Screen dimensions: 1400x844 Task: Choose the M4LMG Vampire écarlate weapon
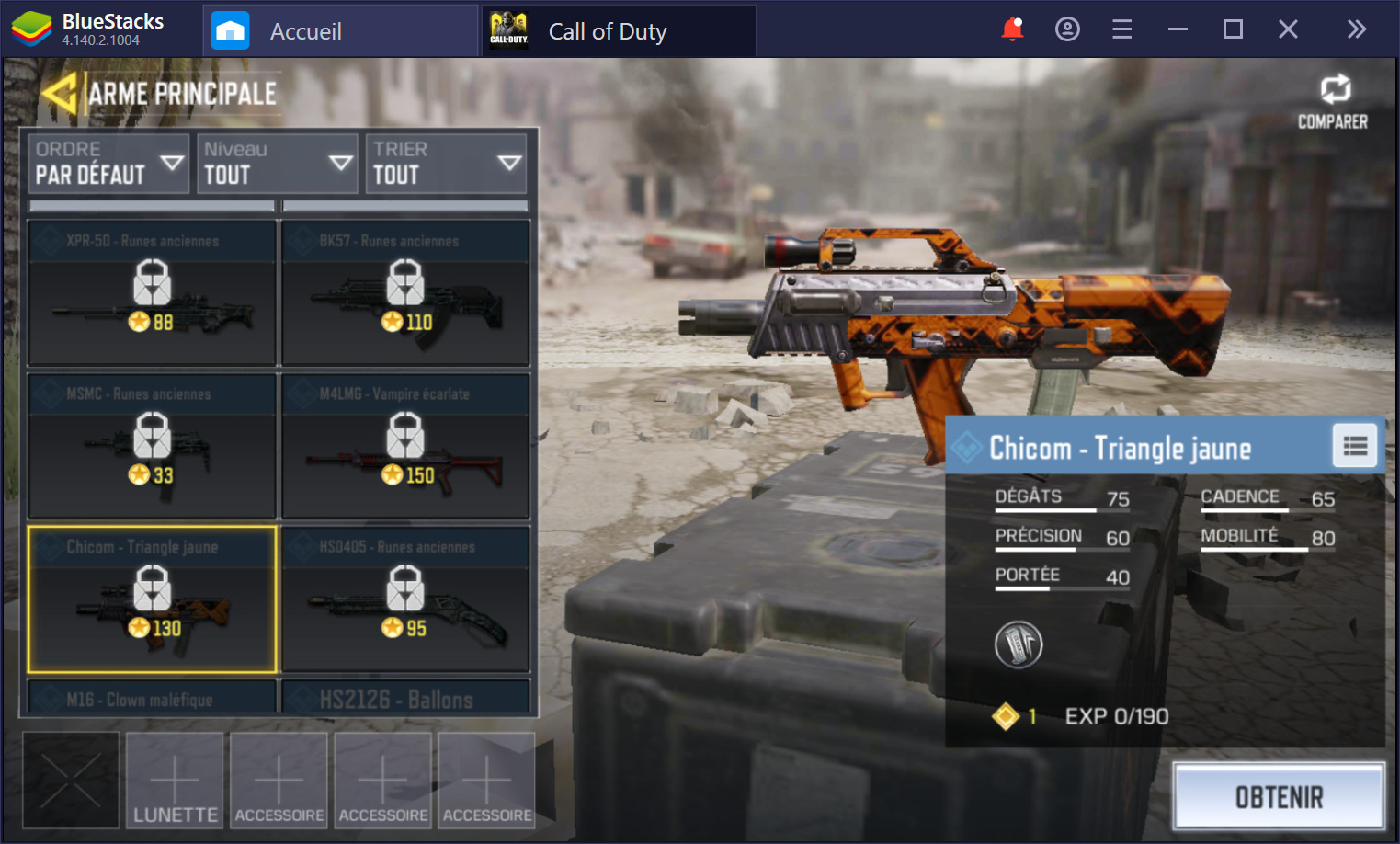[x=405, y=446]
